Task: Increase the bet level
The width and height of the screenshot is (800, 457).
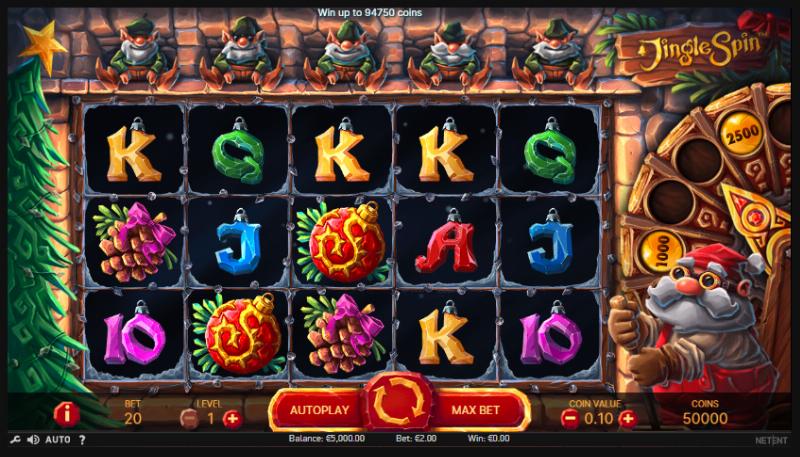Action: (233, 418)
